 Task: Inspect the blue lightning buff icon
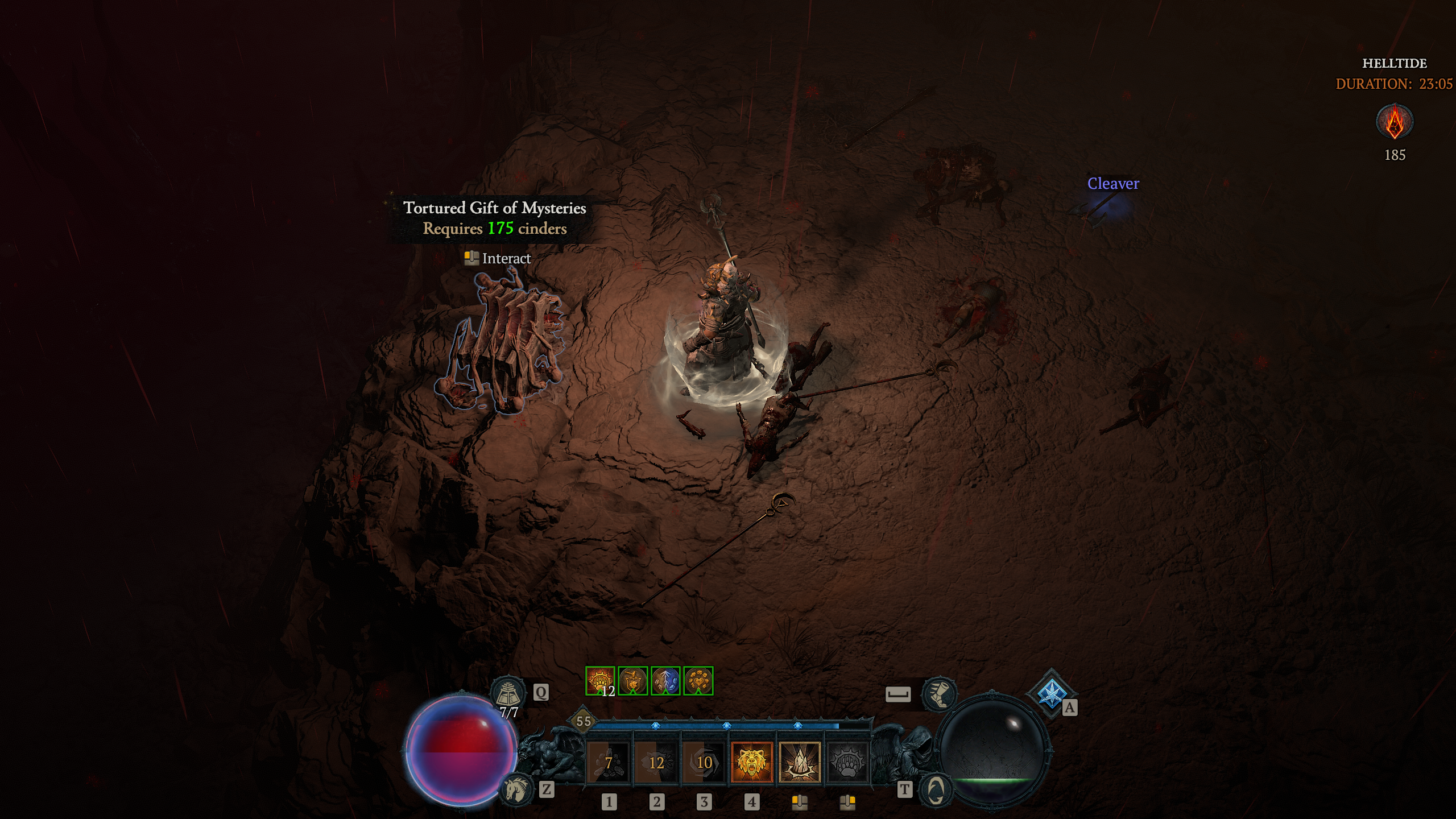pyautogui.click(x=665, y=681)
